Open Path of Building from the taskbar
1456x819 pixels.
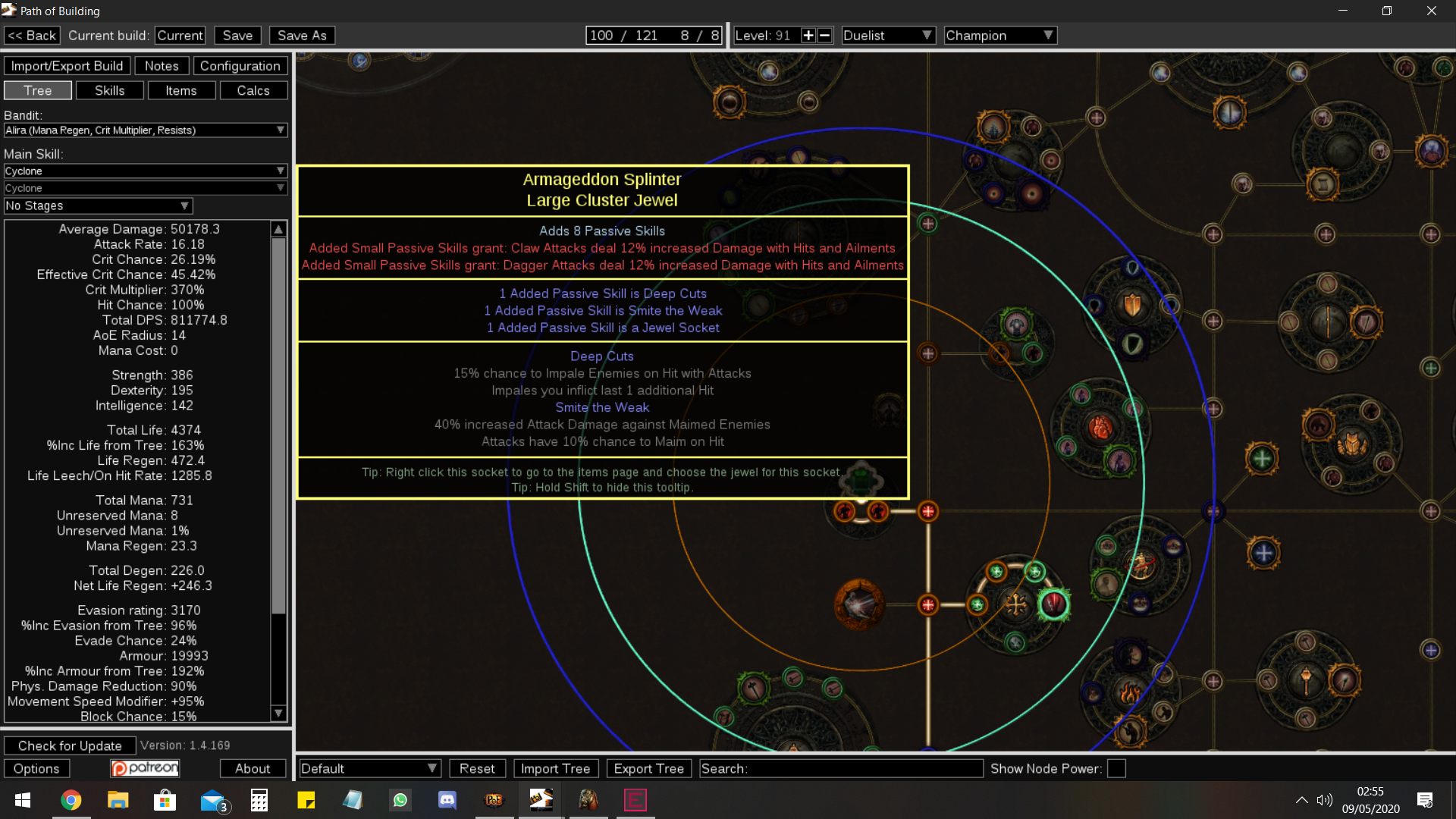pyautogui.click(x=541, y=799)
